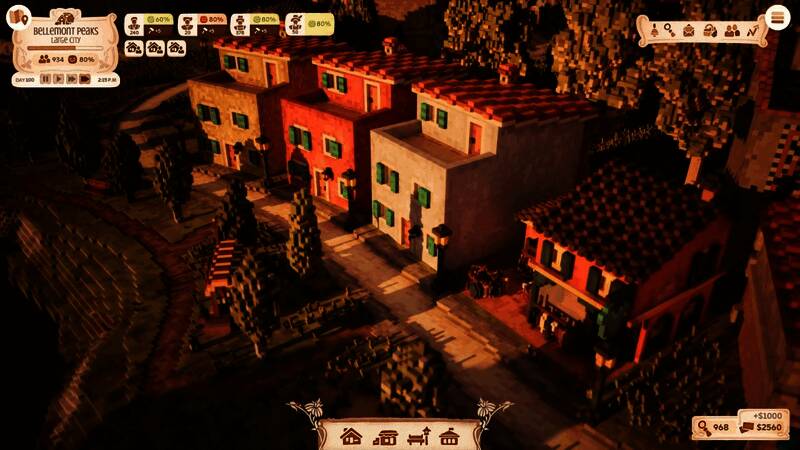The image size is (800, 450).
Task: Open the hamburger main menu
Action: (x=777, y=18)
